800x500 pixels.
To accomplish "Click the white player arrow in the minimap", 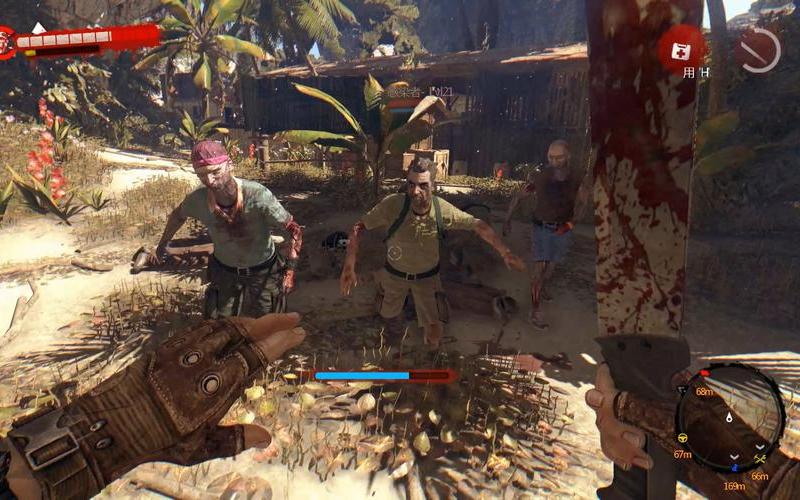I will (x=728, y=416).
